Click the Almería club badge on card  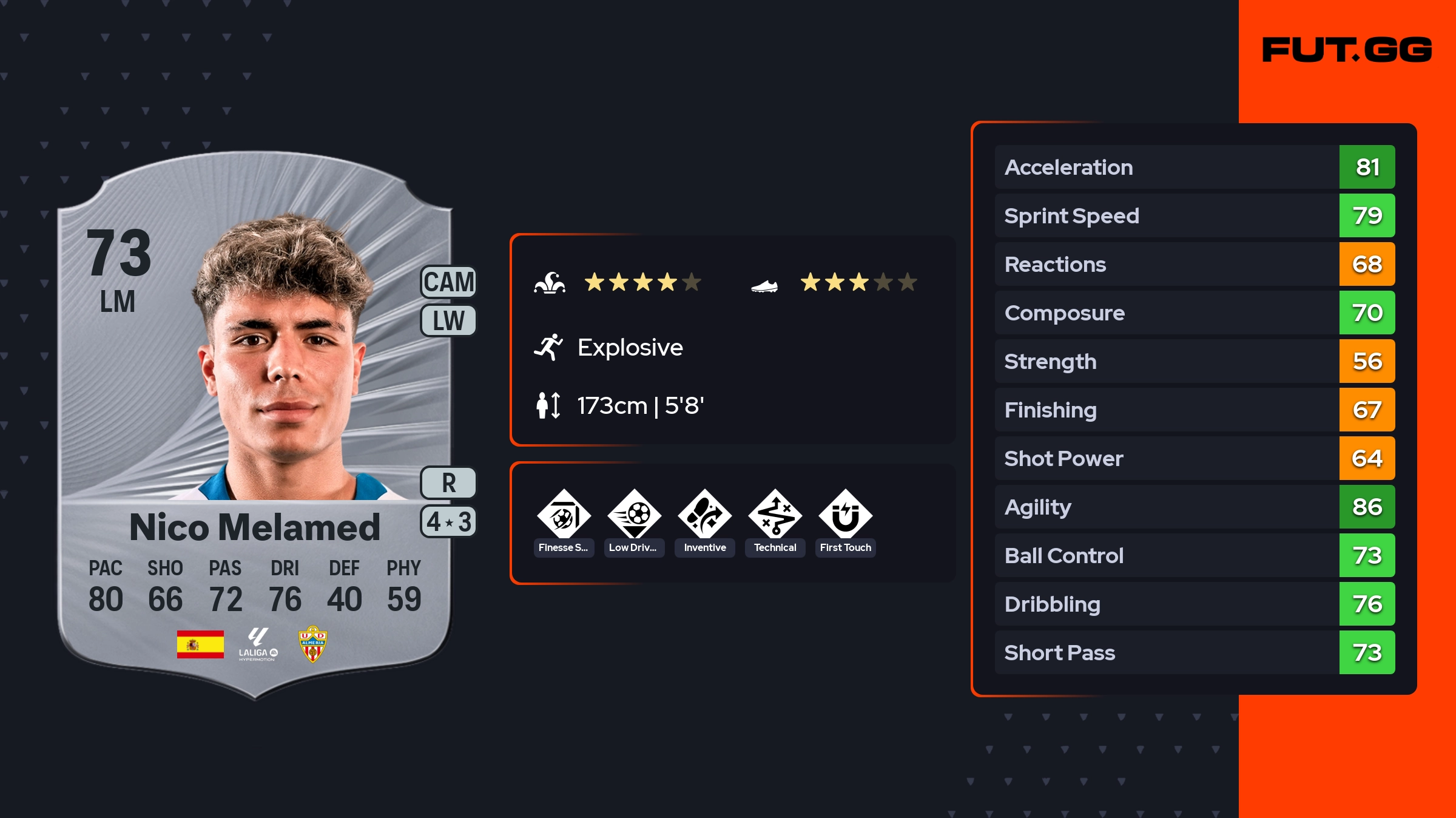312,644
